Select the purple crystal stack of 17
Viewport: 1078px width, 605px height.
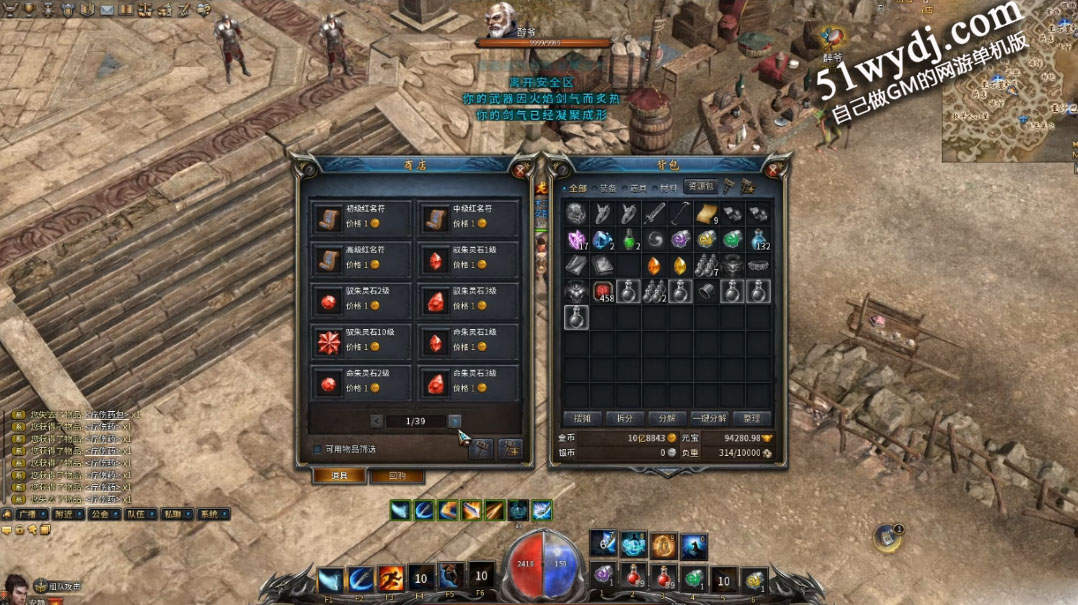tap(577, 239)
